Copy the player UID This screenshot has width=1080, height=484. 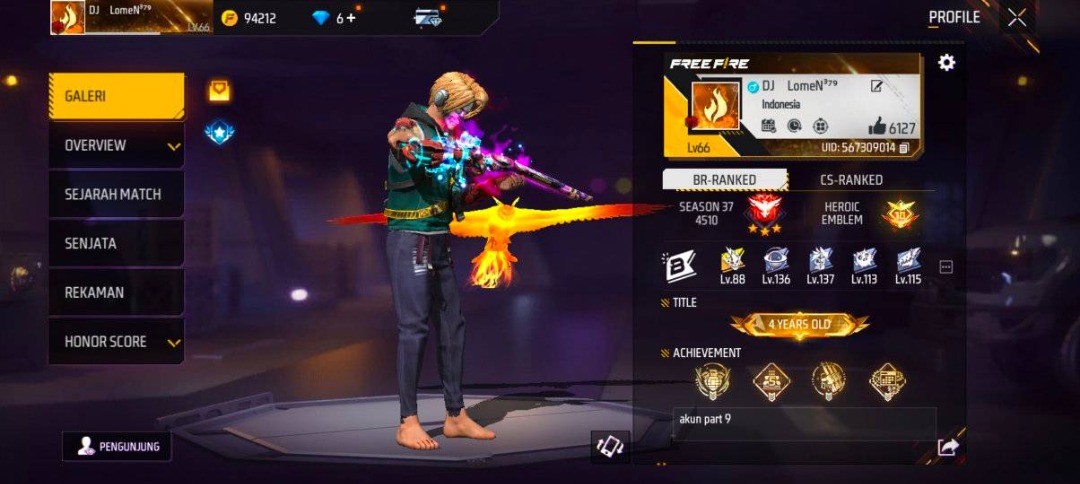[904, 148]
